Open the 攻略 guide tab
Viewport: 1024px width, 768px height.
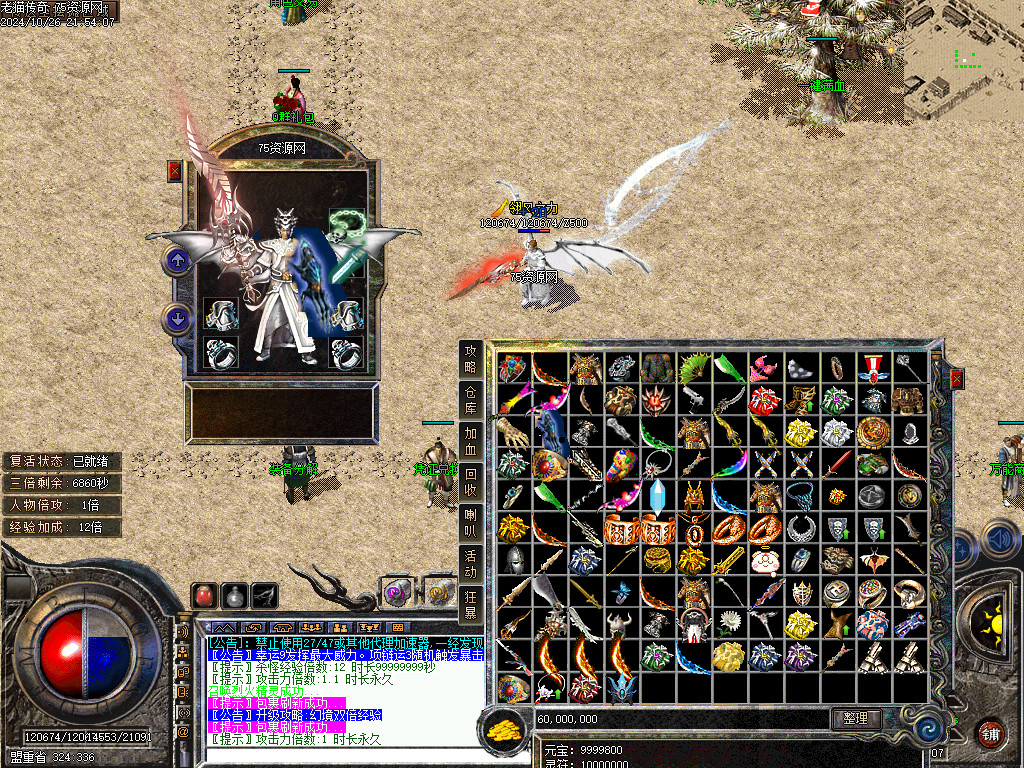(x=470, y=358)
